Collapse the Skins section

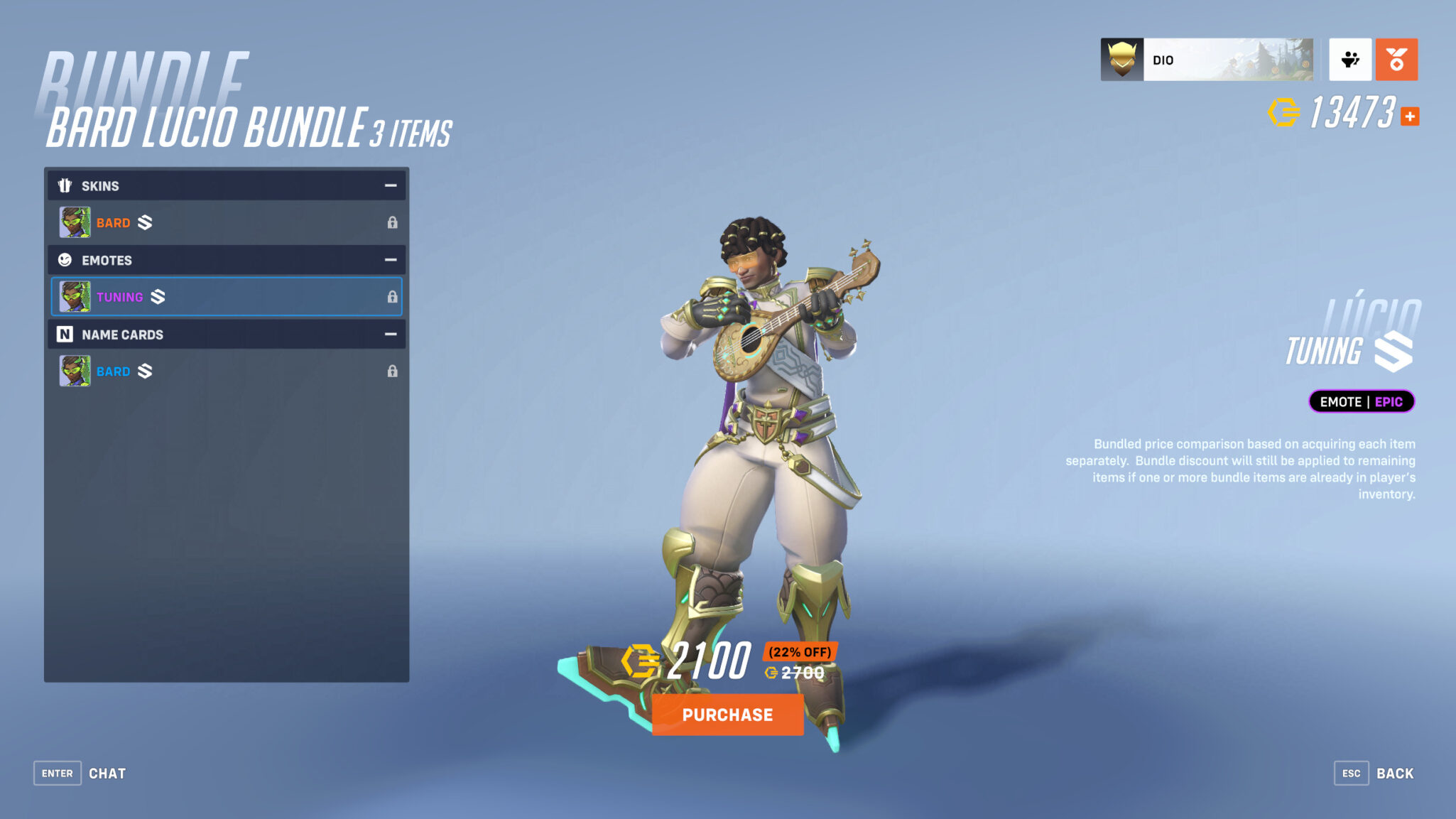pyautogui.click(x=389, y=185)
